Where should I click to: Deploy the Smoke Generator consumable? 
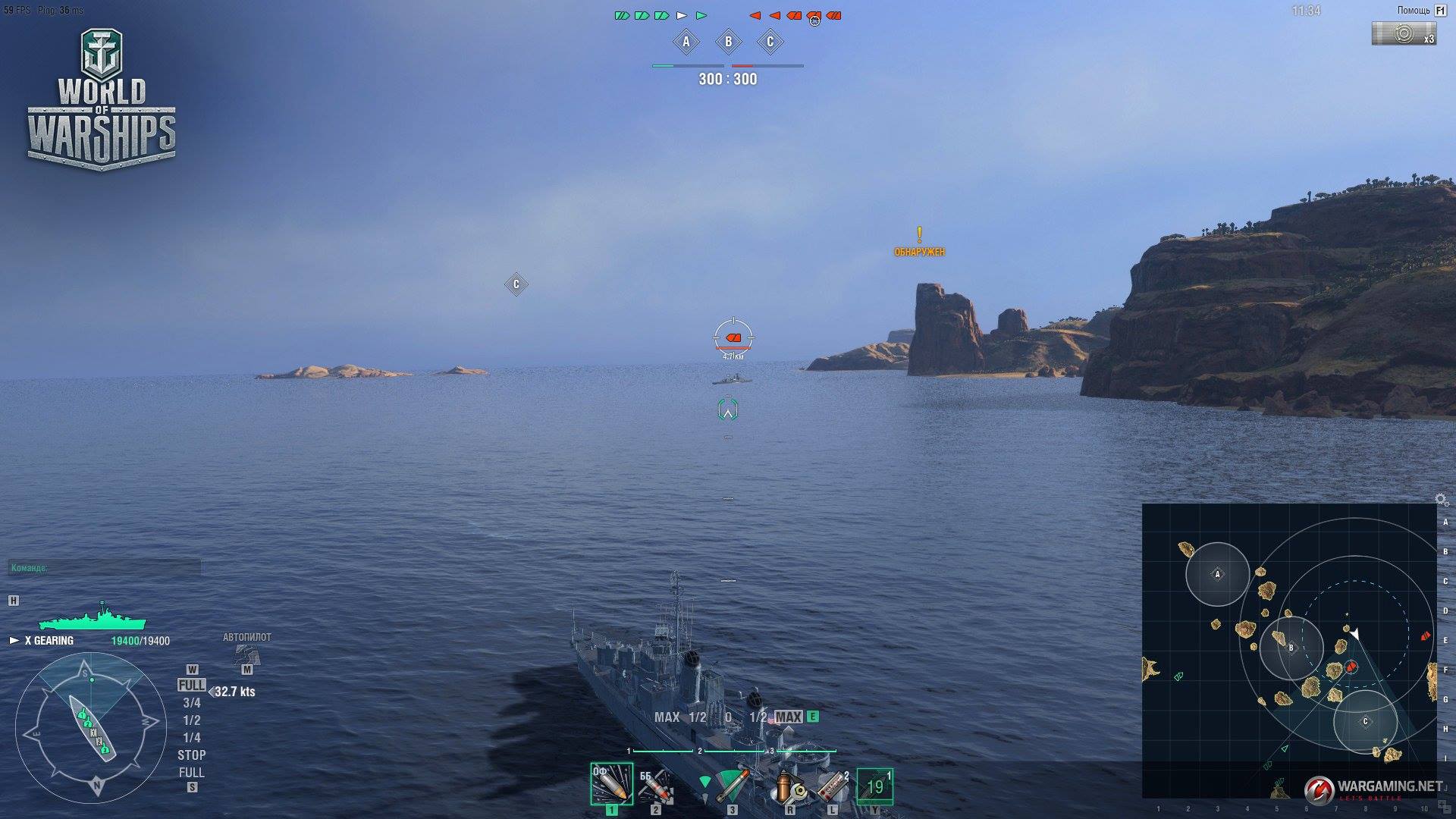(833, 786)
